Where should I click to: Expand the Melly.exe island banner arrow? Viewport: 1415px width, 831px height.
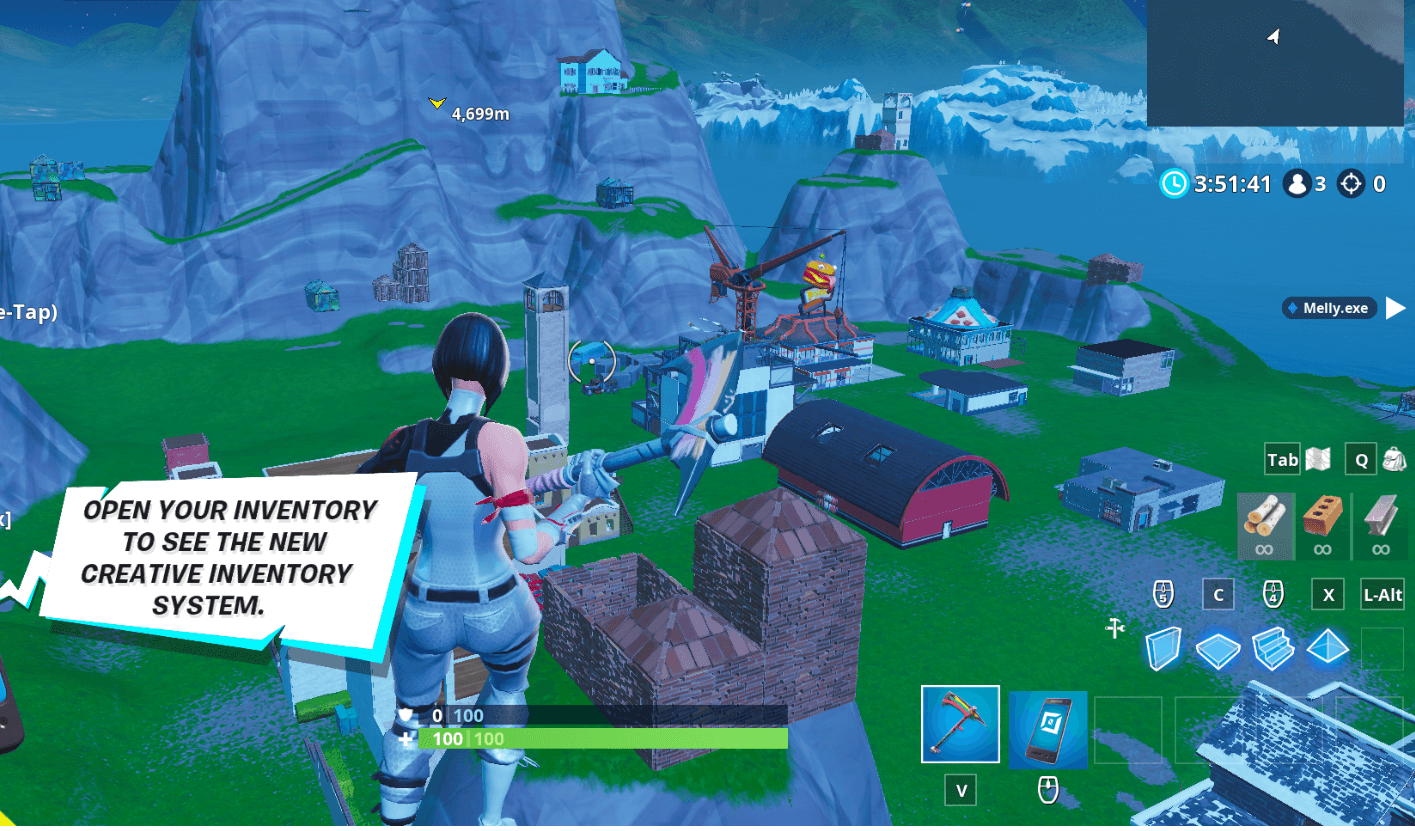(x=1400, y=308)
